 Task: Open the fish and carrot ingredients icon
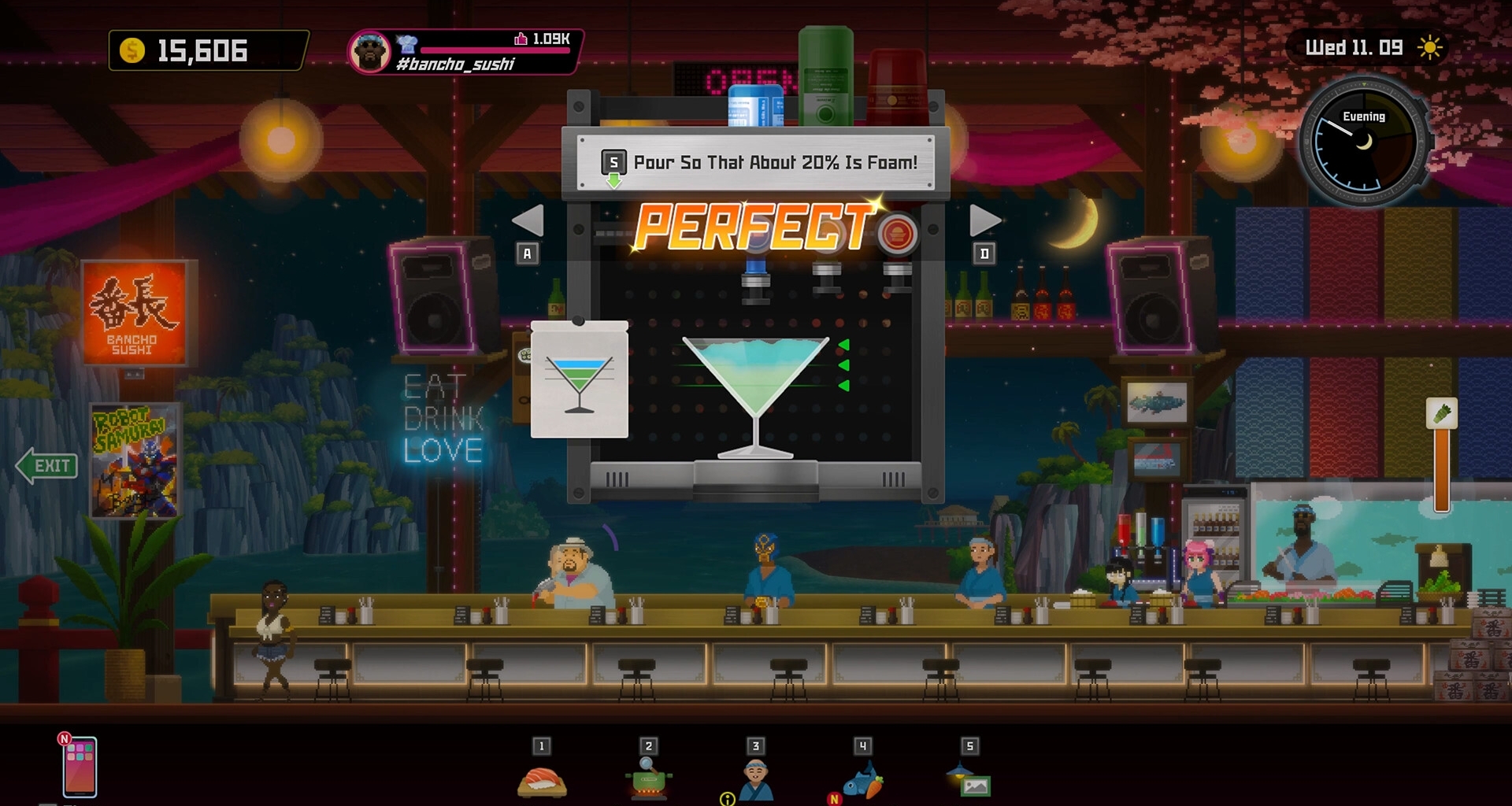tap(863, 780)
